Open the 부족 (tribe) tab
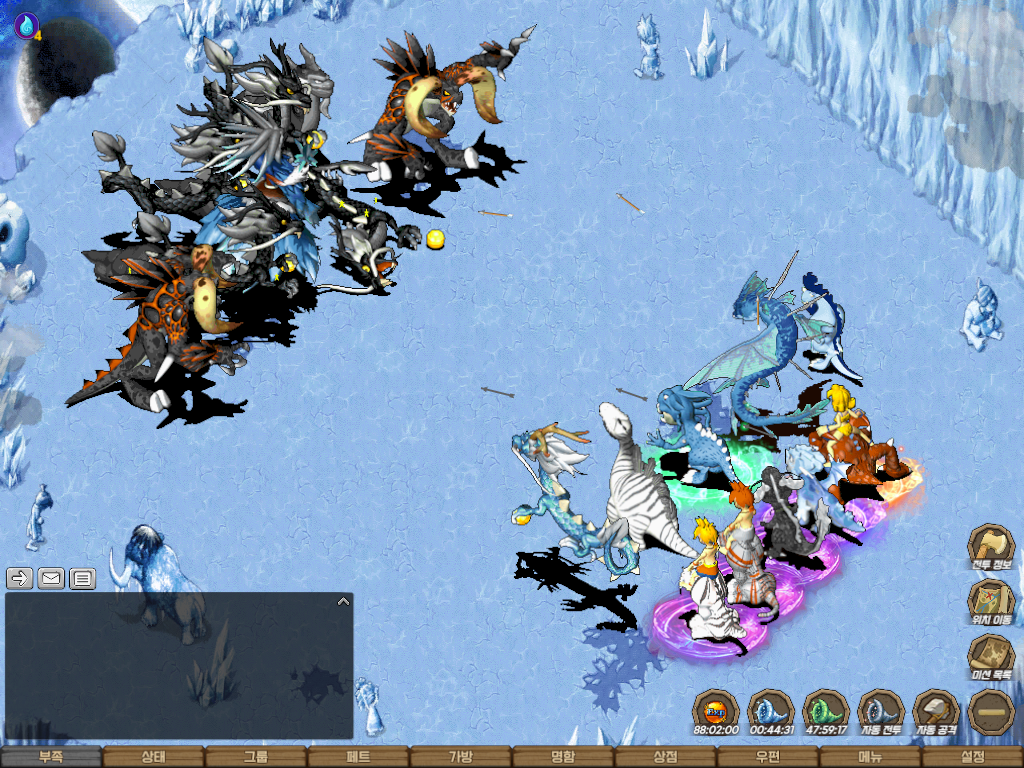Viewport: 1024px width, 768px height. (51, 757)
